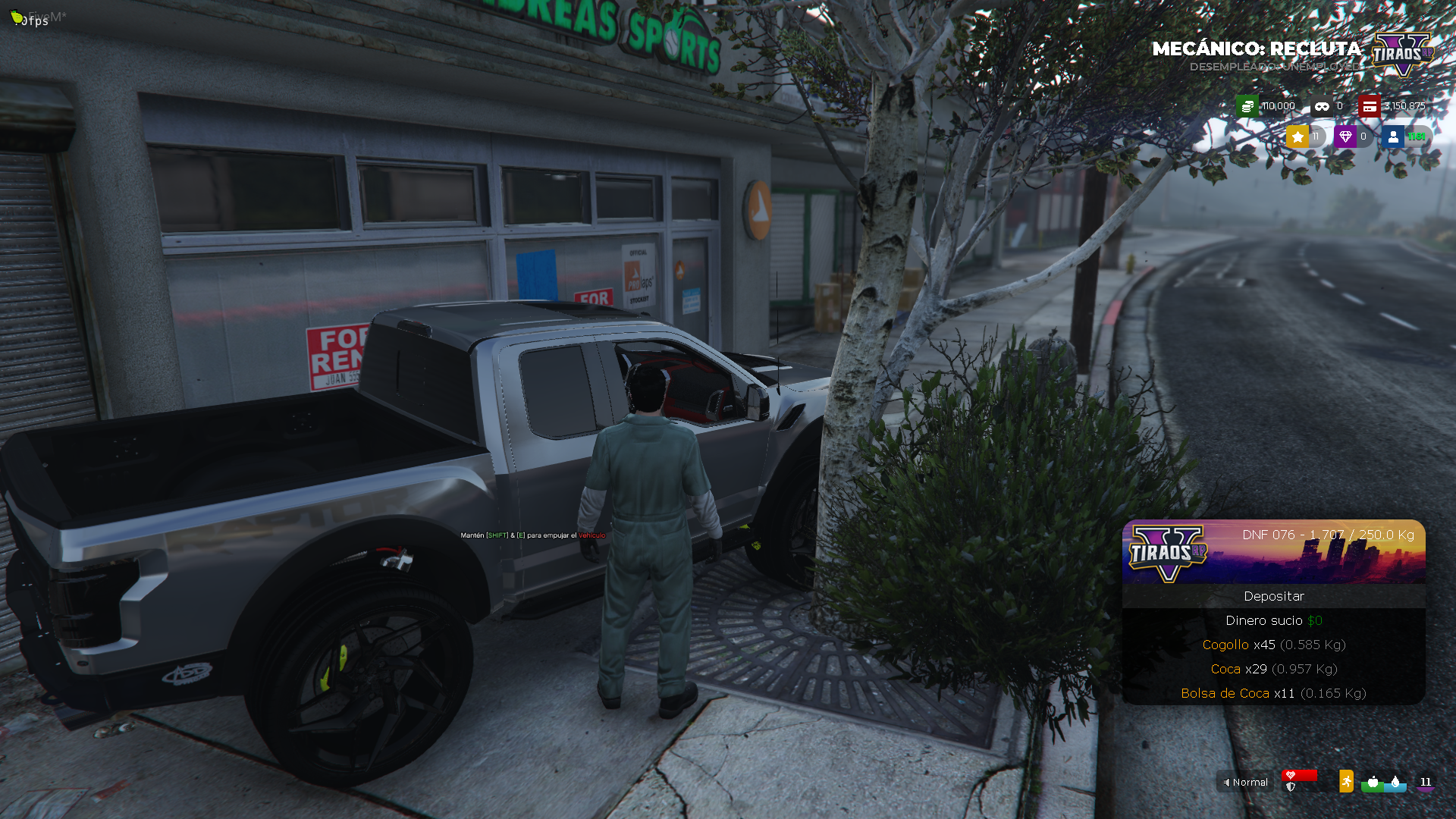This screenshot has height=819, width=1456.
Task: Click the purple diamond icon
Action: (x=1345, y=136)
